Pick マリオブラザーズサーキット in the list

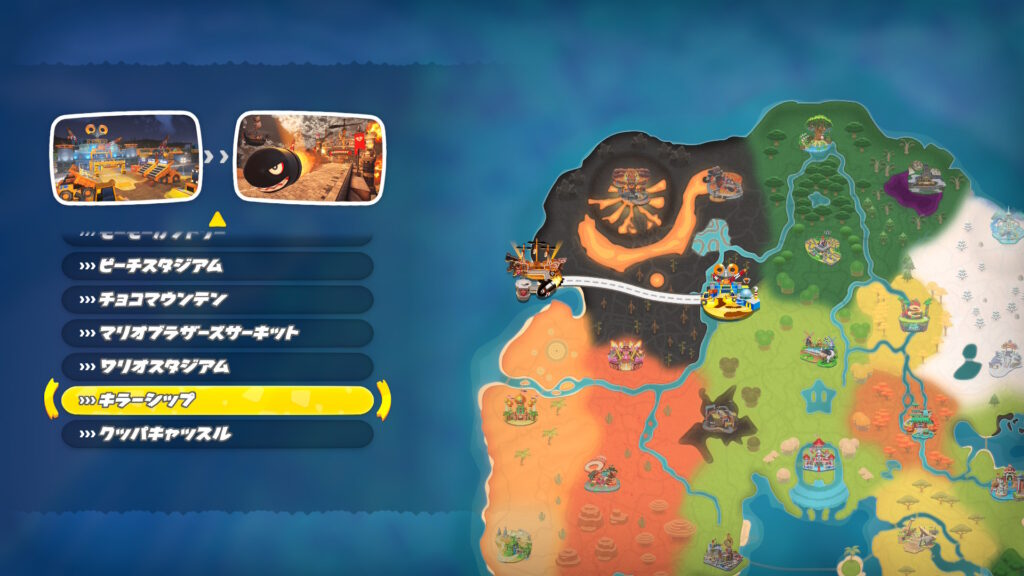(217, 333)
